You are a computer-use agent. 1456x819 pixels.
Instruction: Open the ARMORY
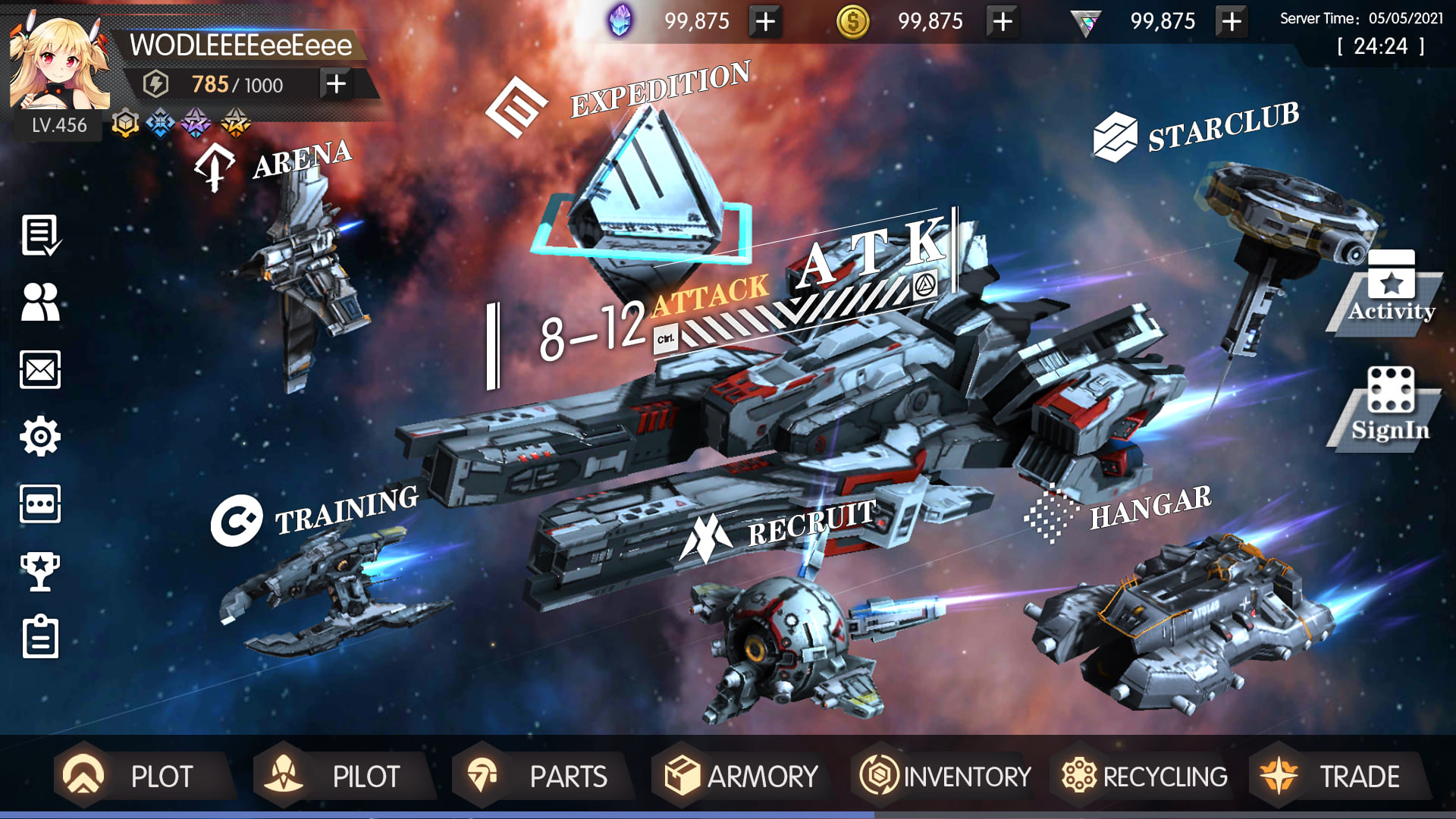click(x=741, y=776)
